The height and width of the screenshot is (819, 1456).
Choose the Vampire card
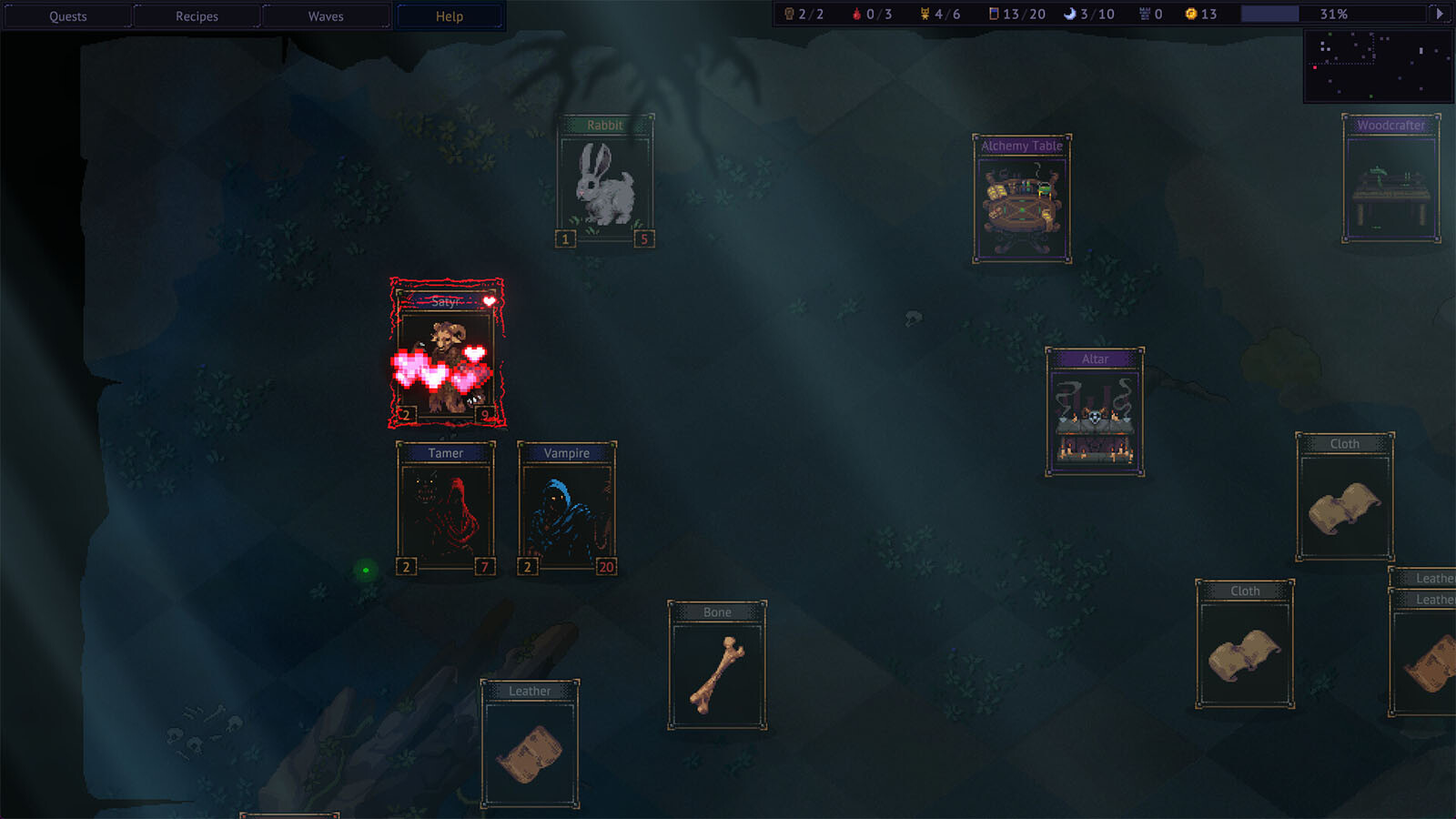[567, 508]
